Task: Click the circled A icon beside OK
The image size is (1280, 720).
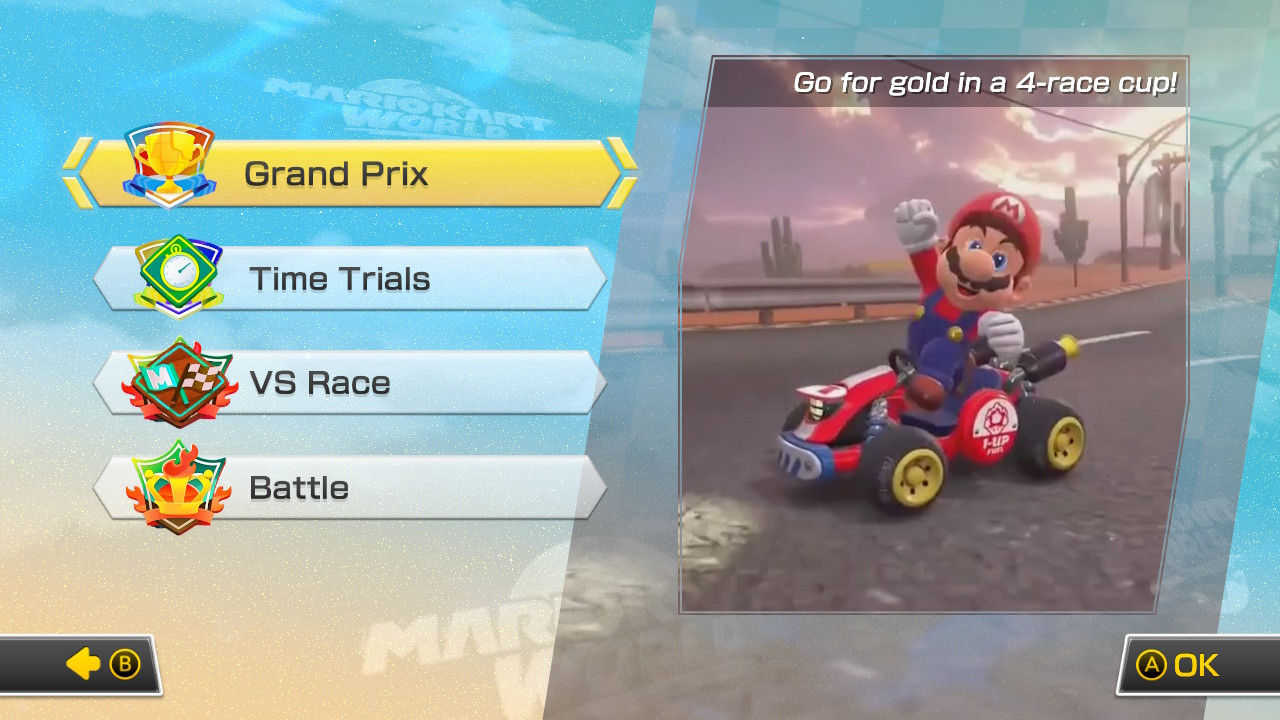Action: 1152,662
